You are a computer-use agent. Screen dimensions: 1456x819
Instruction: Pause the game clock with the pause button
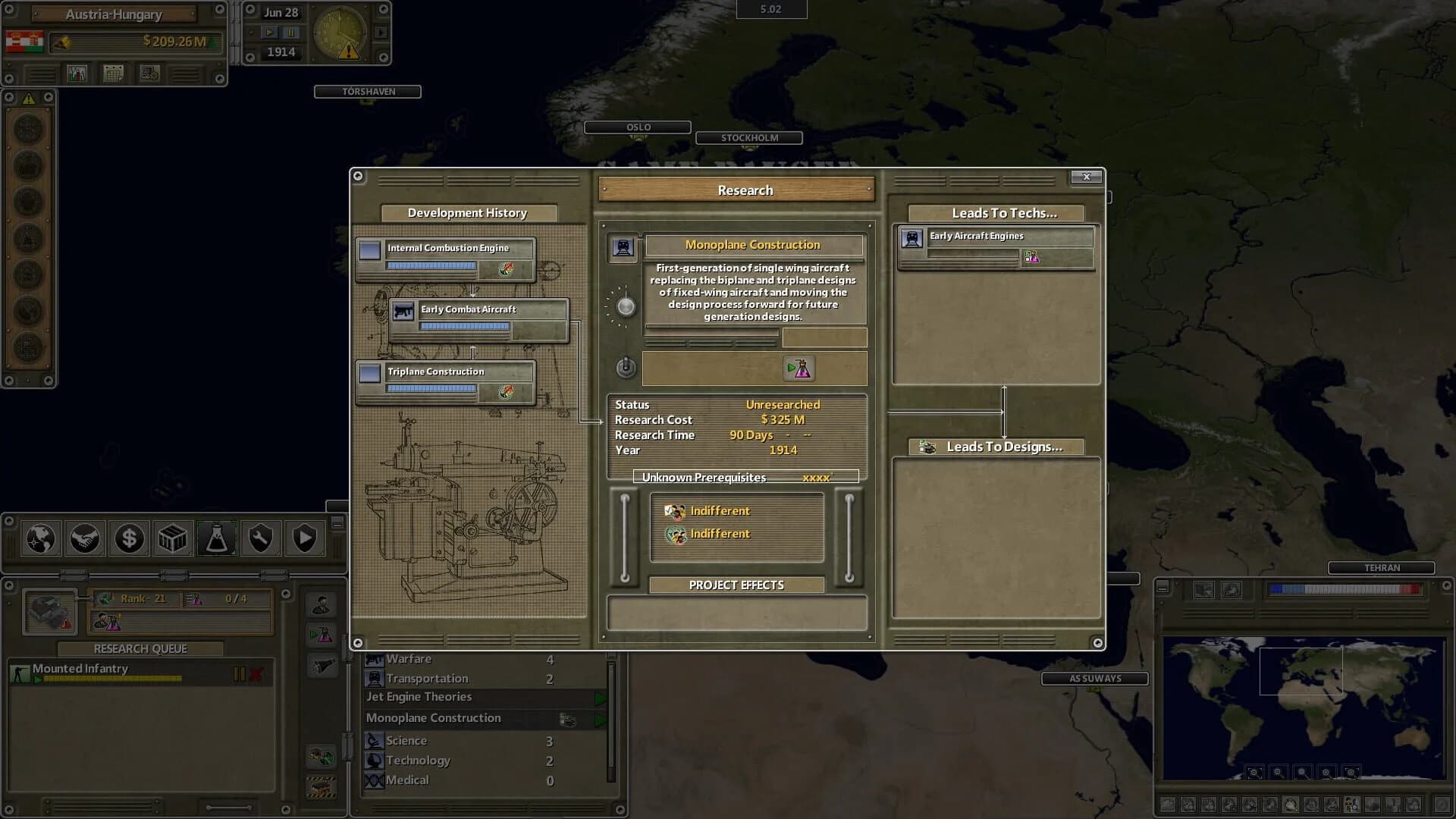(x=290, y=32)
